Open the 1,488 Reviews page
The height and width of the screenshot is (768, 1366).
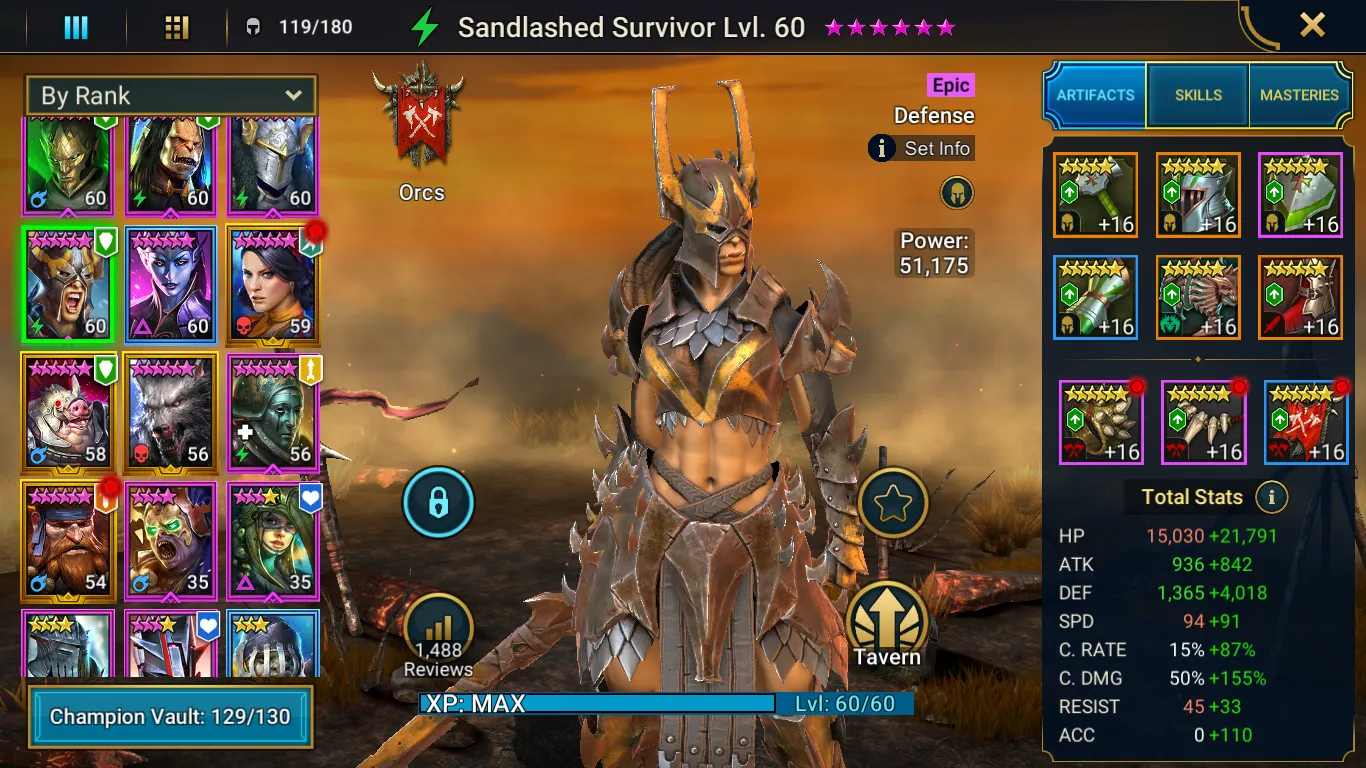click(438, 633)
